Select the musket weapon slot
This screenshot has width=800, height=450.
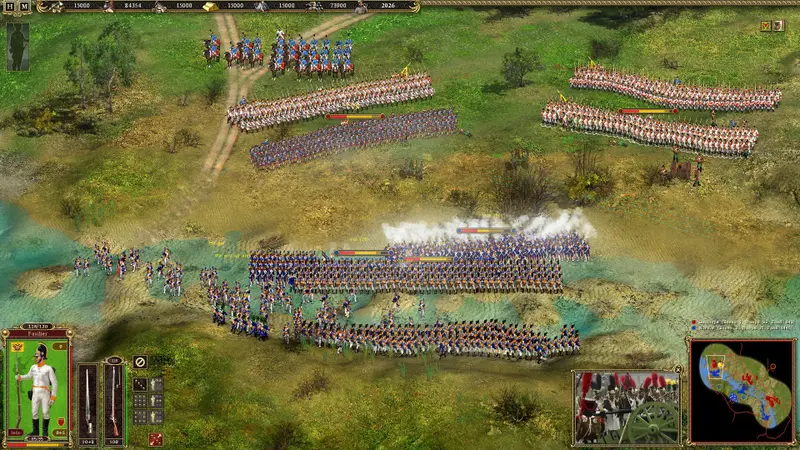point(114,399)
